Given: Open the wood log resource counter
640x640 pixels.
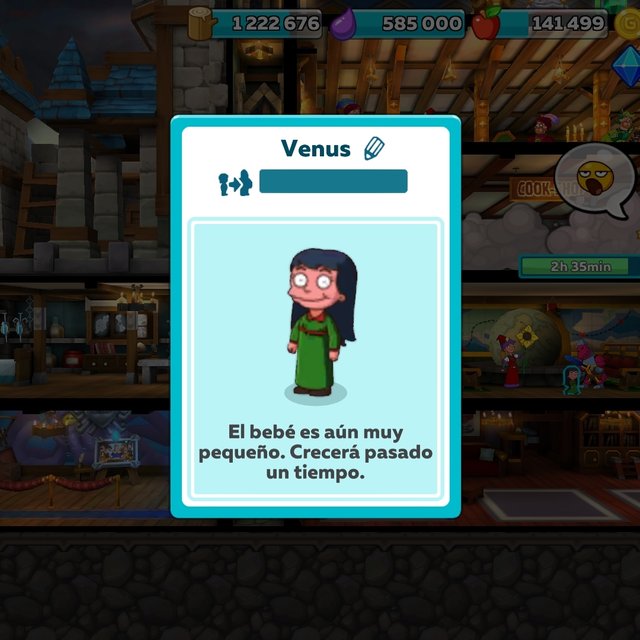Looking at the screenshot, I should click(x=256, y=23).
